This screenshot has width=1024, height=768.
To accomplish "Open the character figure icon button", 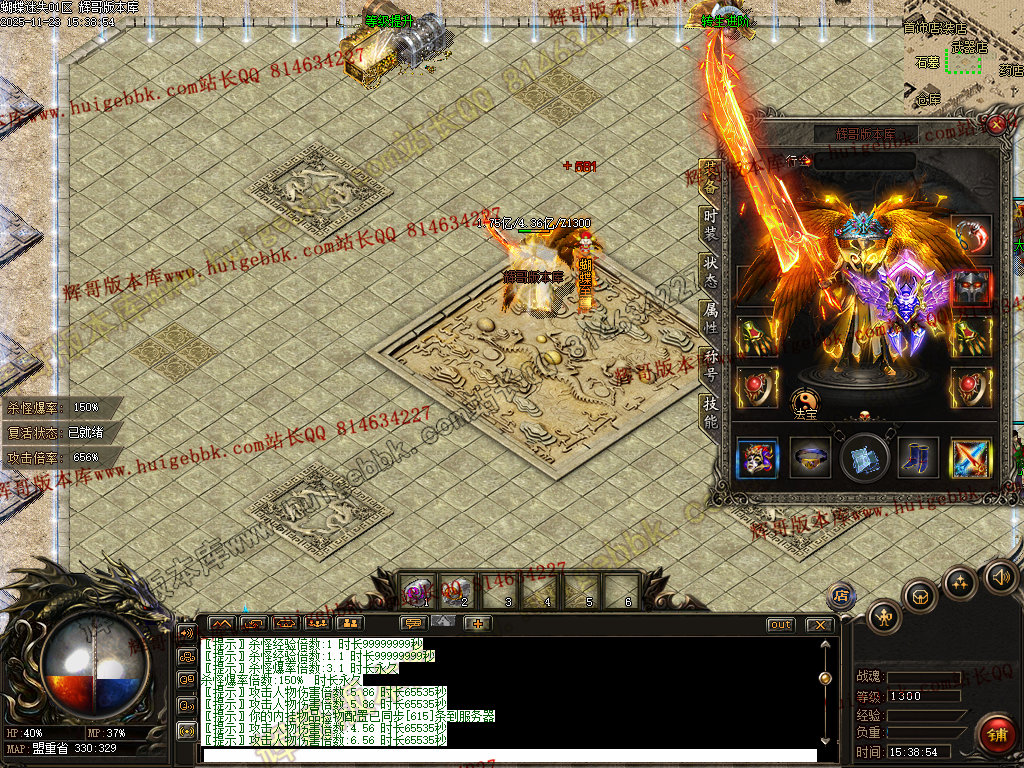I will (x=885, y=615).
